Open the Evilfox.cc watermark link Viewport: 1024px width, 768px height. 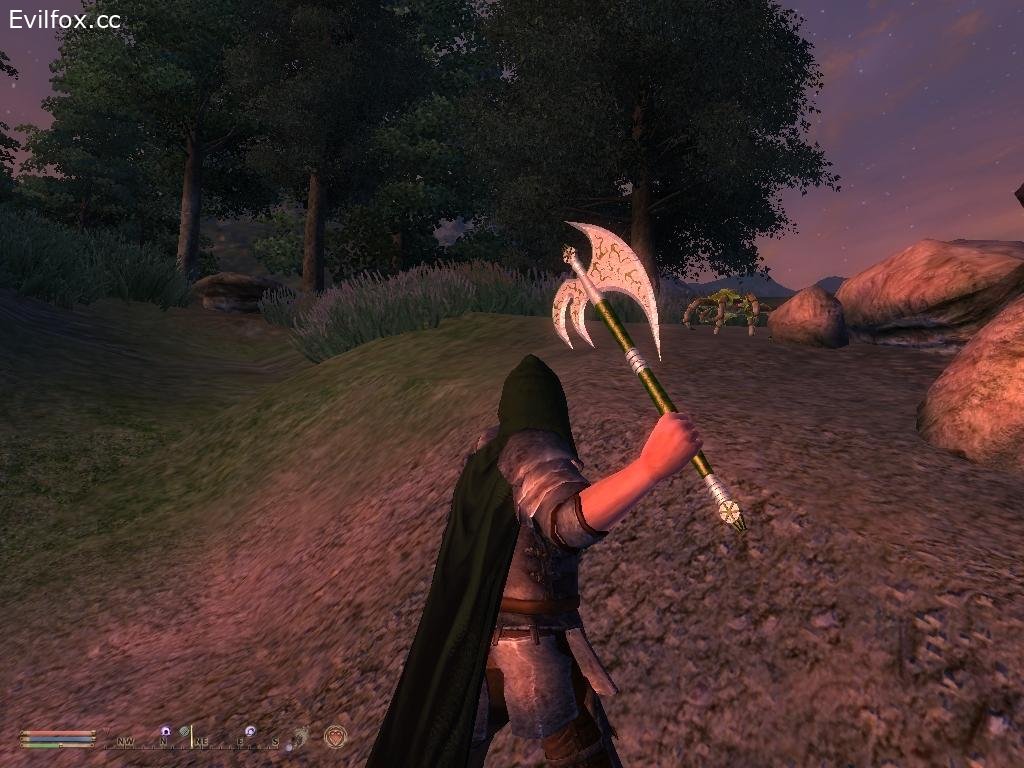click(x=65, y=19)
